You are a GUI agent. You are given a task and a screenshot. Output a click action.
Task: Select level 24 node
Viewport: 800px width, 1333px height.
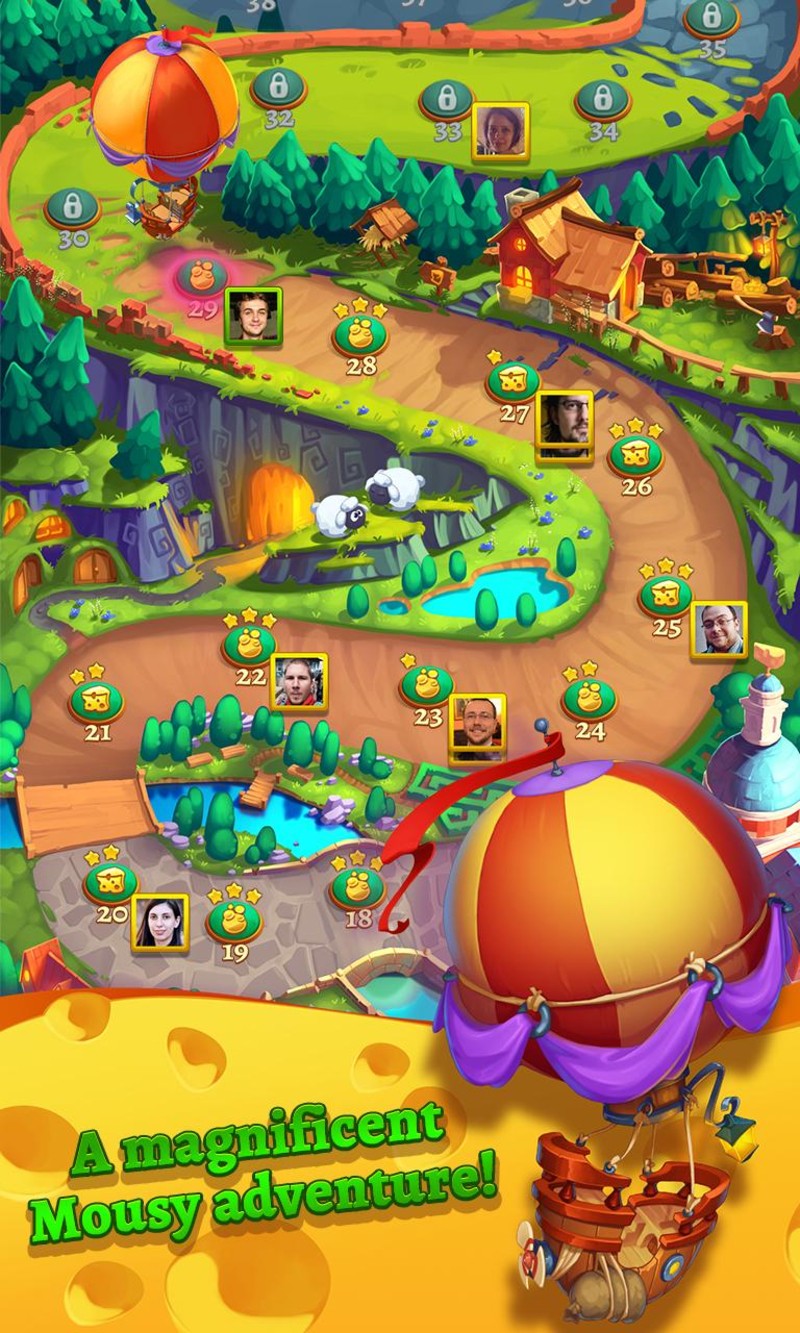coord(589,698)
